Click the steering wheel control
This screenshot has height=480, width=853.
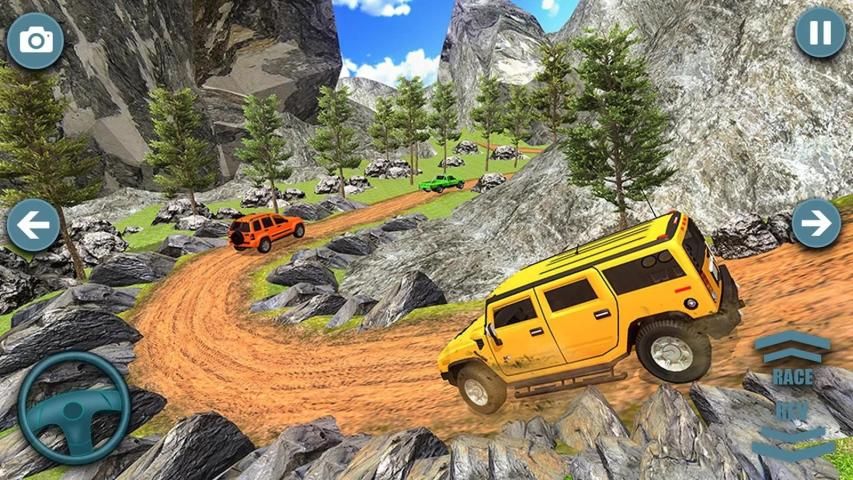74,407
